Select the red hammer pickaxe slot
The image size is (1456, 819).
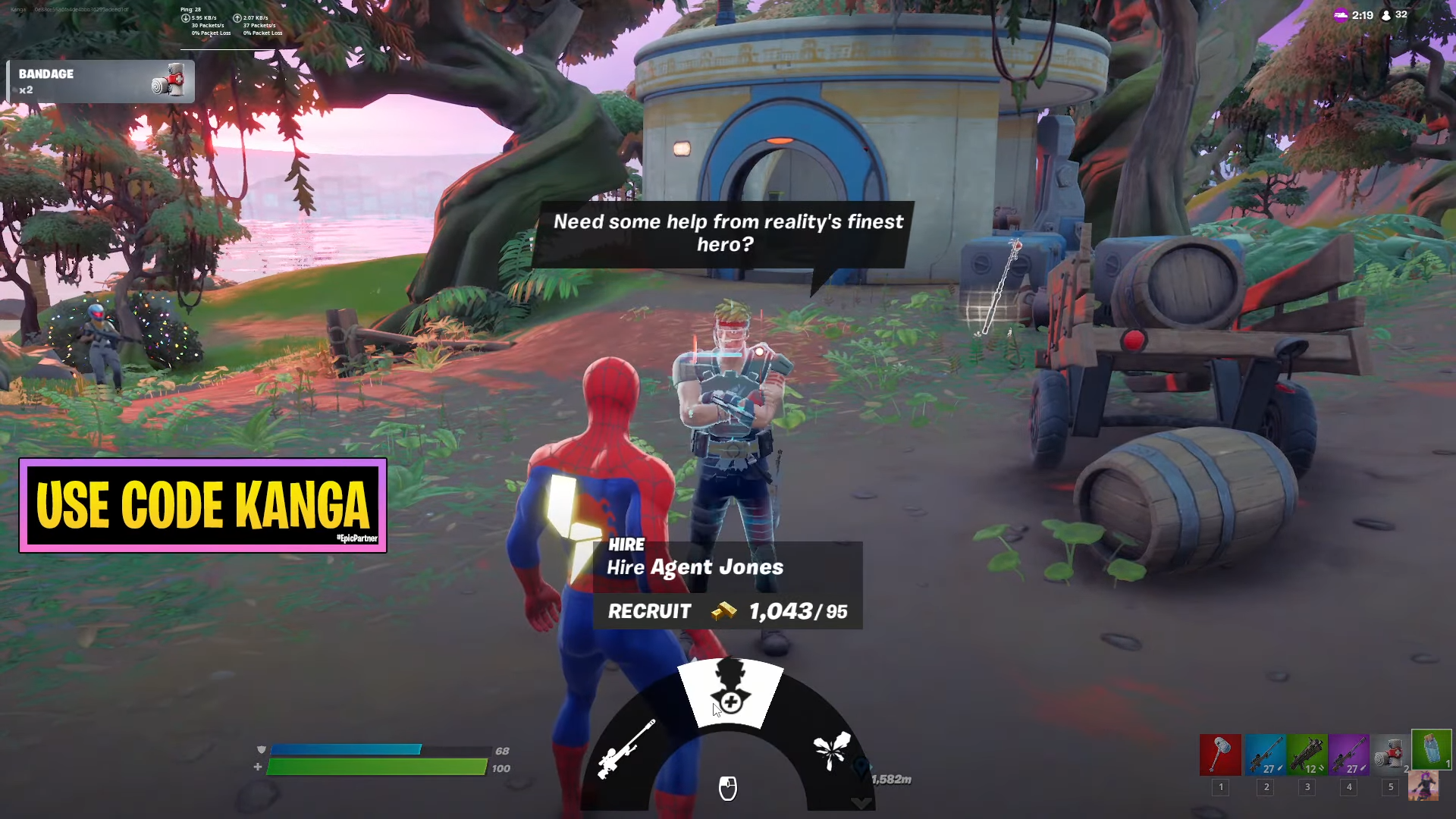coord(1220,755)
